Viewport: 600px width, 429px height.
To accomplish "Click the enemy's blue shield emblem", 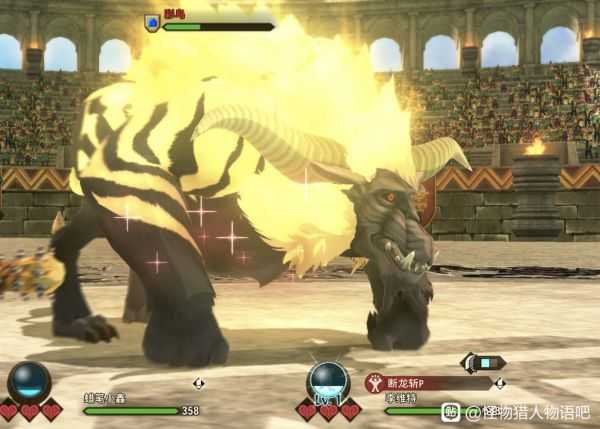I will [x=152, y=22].
